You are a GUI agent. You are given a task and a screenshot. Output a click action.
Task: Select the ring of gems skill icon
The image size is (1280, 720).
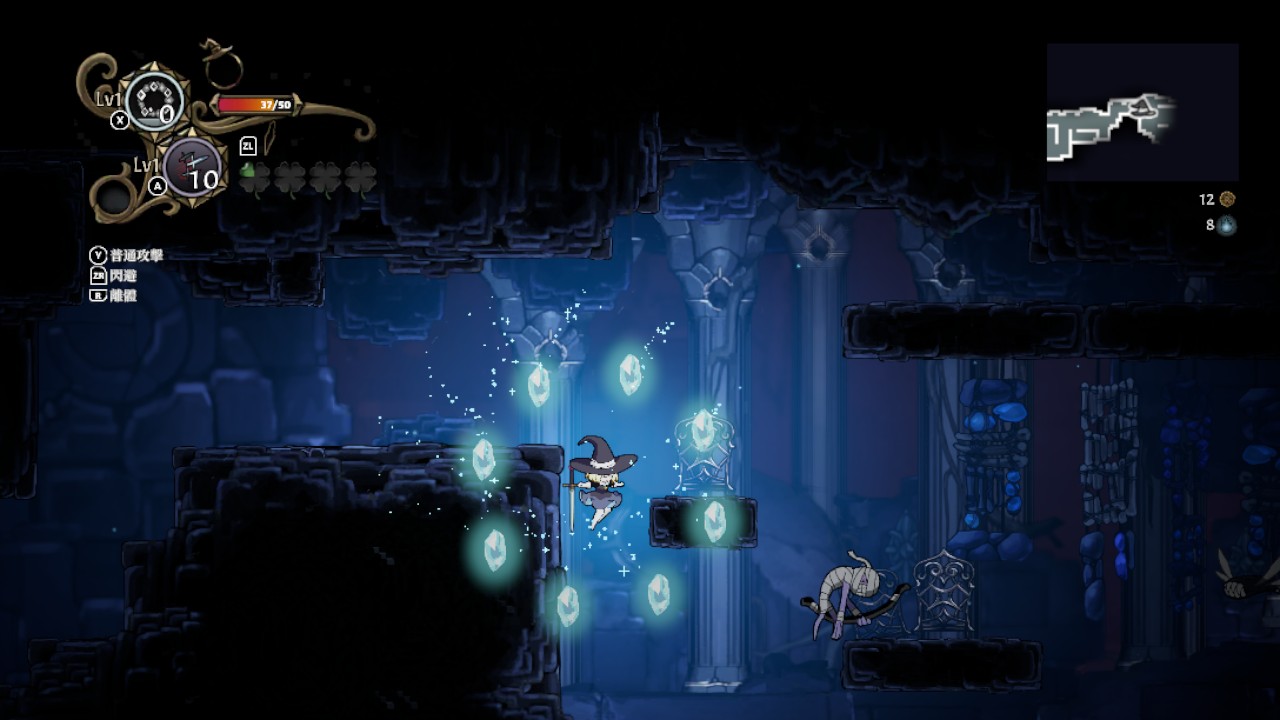point(153,101)
